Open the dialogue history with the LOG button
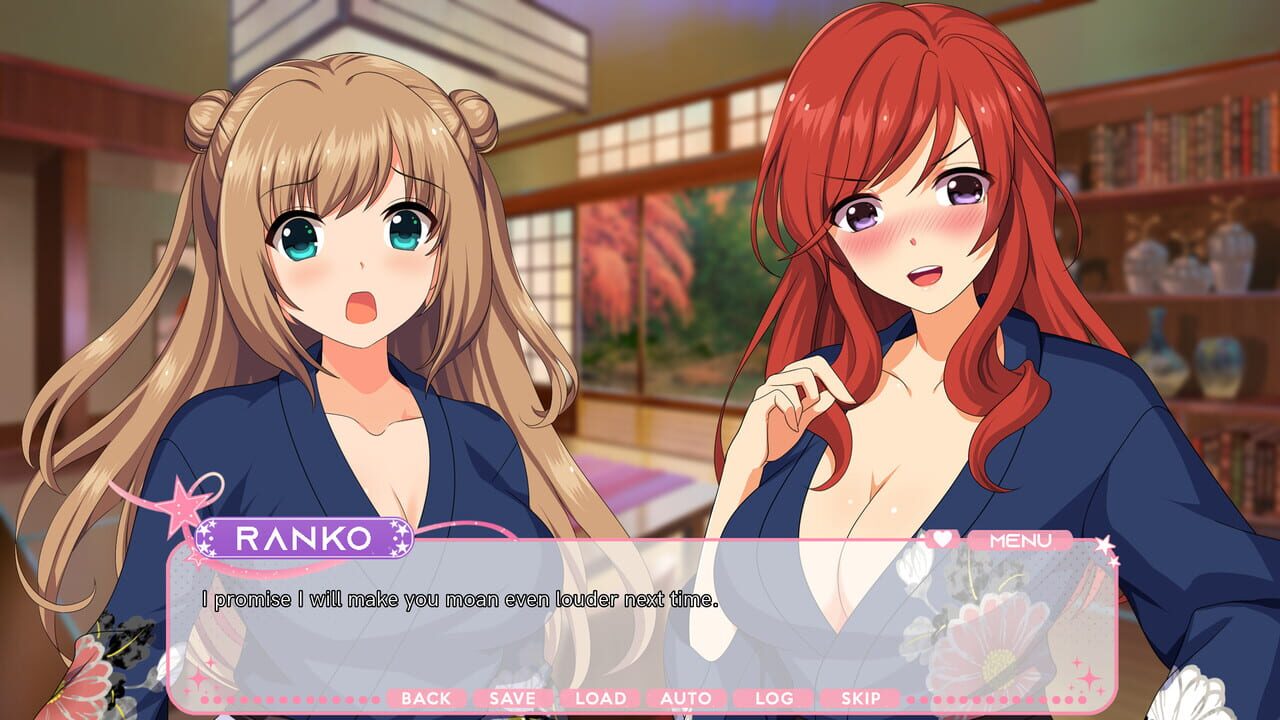This screenshot has width=1280, height=720. coord(771,700)
